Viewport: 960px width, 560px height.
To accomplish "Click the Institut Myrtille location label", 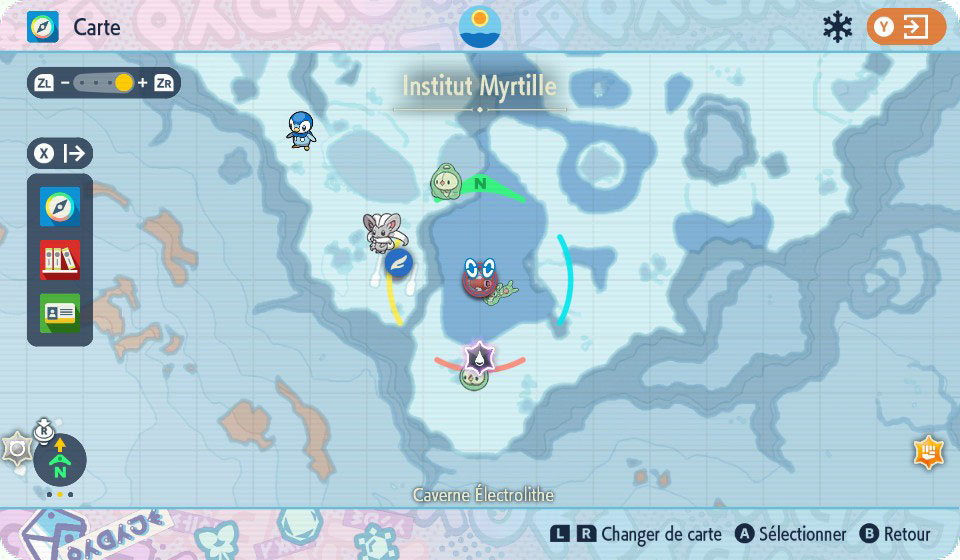I will pyautogui.click(x=480, y=86).
